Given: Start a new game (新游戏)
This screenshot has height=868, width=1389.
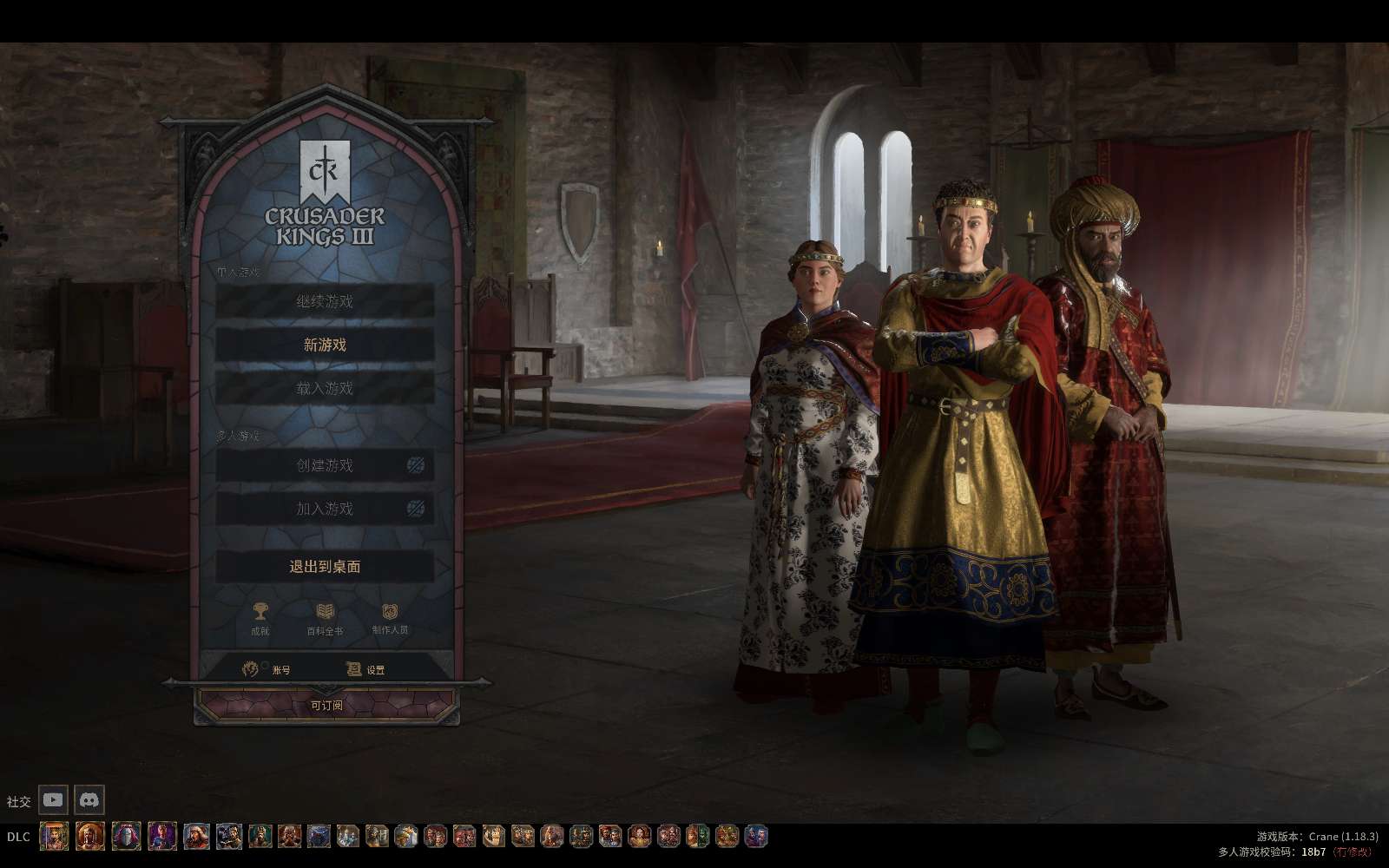Looking at the screenshot, I should 325,345.
